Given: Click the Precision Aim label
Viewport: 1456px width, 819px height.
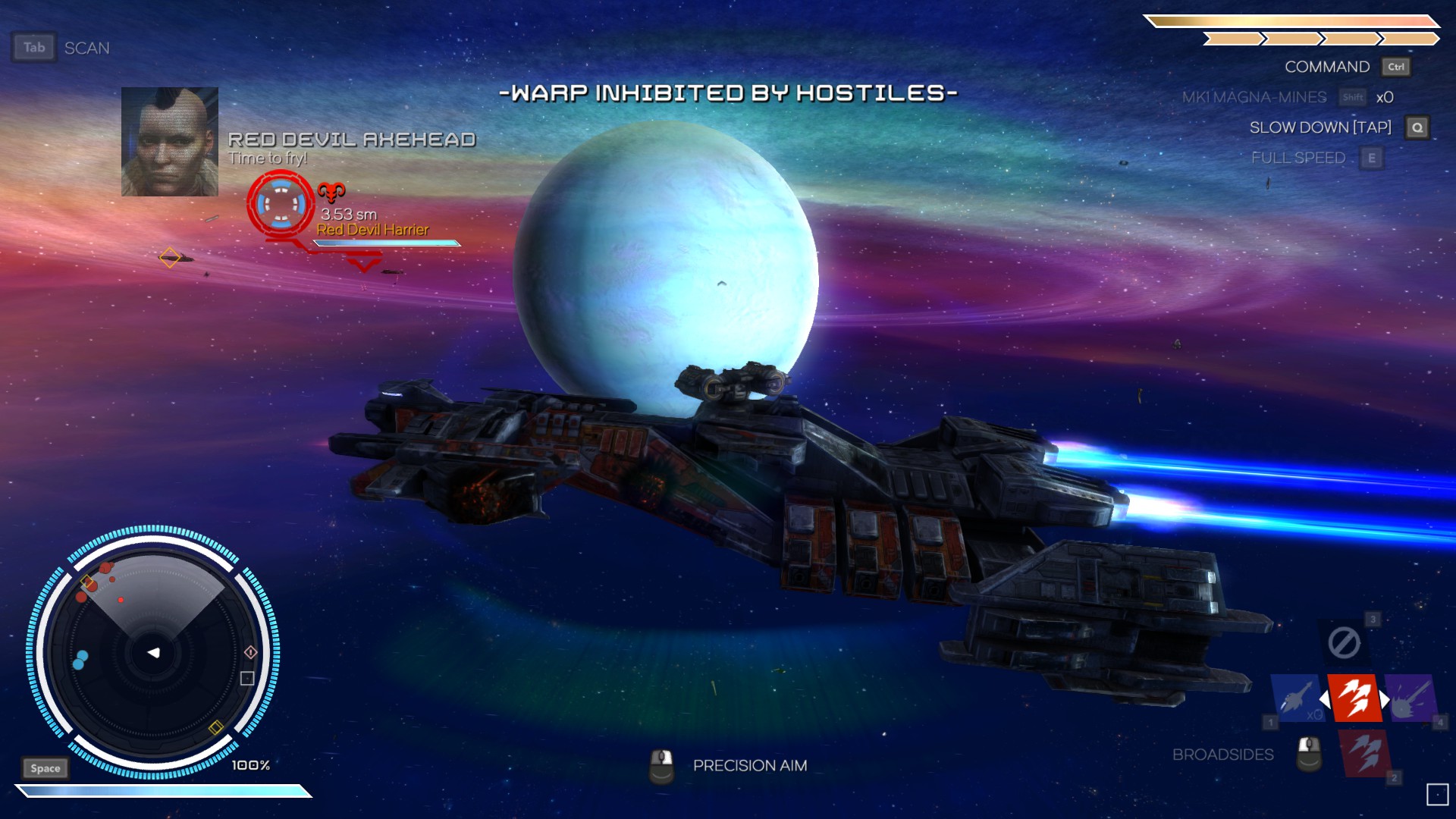Looking at the screenshot, I should (x=749, y=766).
